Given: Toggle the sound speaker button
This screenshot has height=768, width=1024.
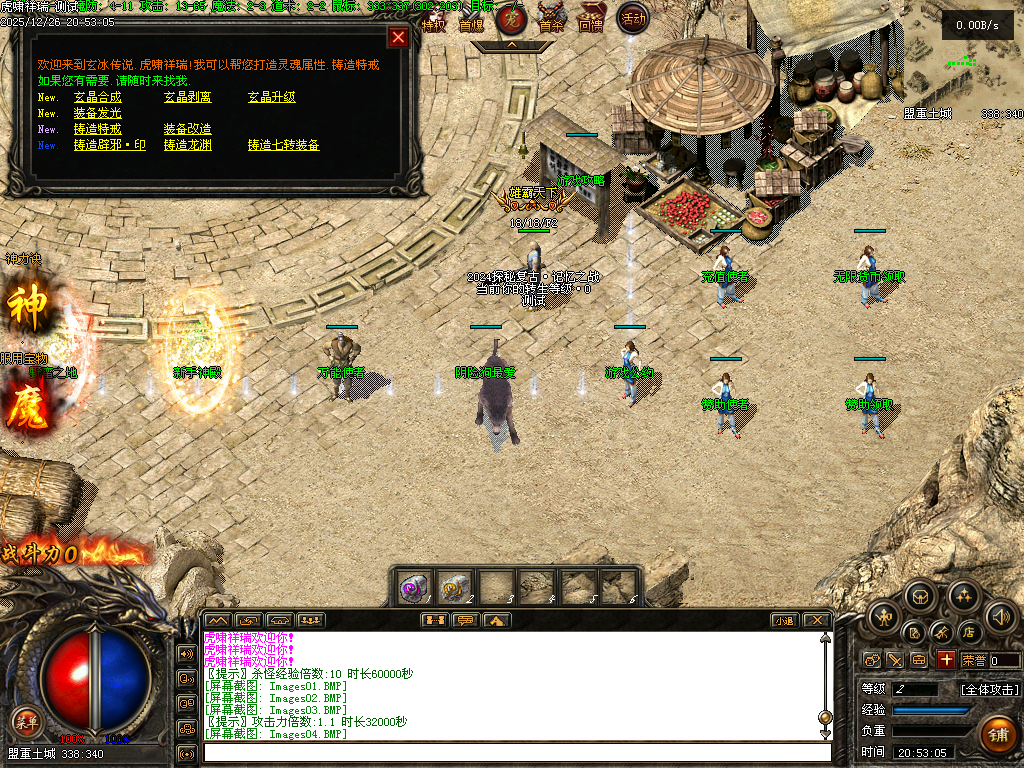Looking at the screenshot, I should 1000,616.
